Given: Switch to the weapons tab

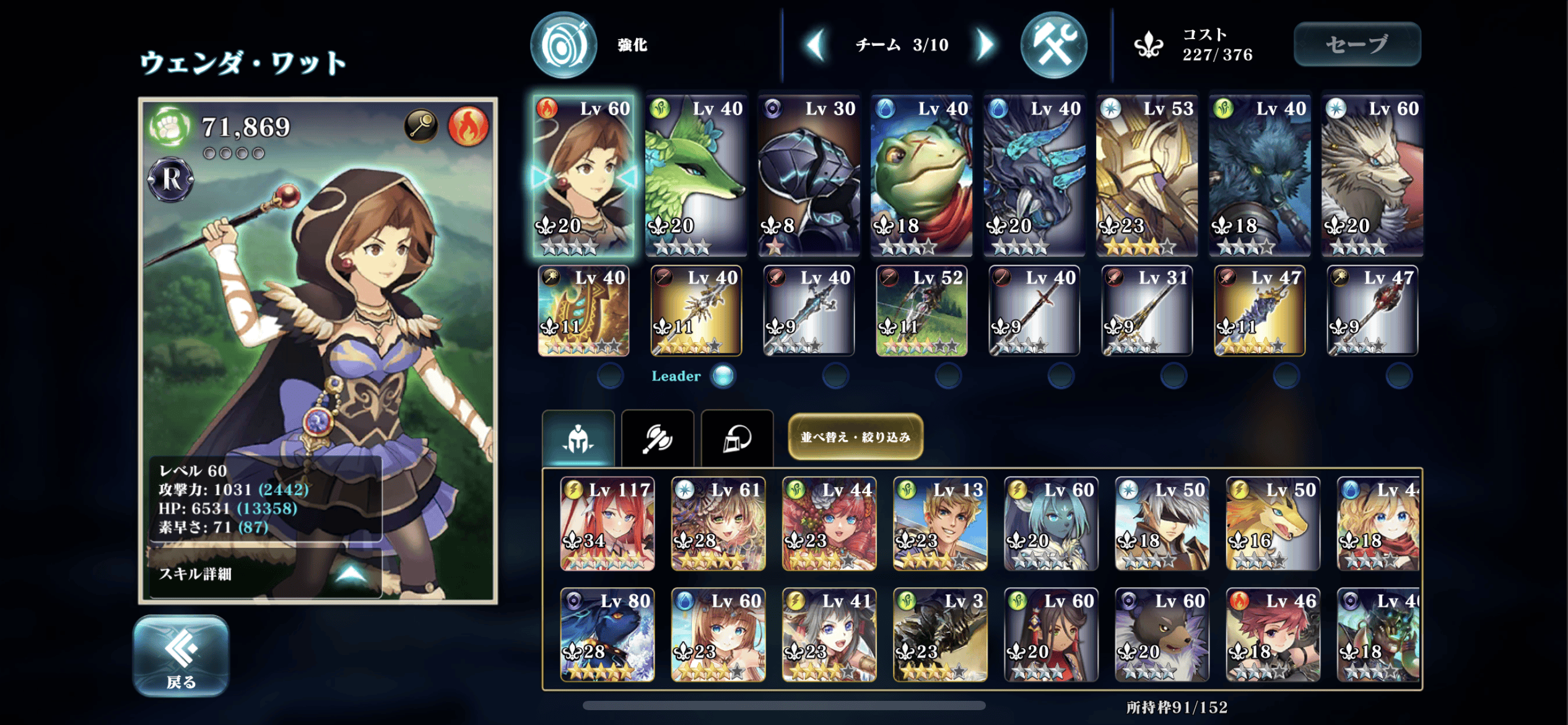Looking at the screenshot, I should point(657,439).
